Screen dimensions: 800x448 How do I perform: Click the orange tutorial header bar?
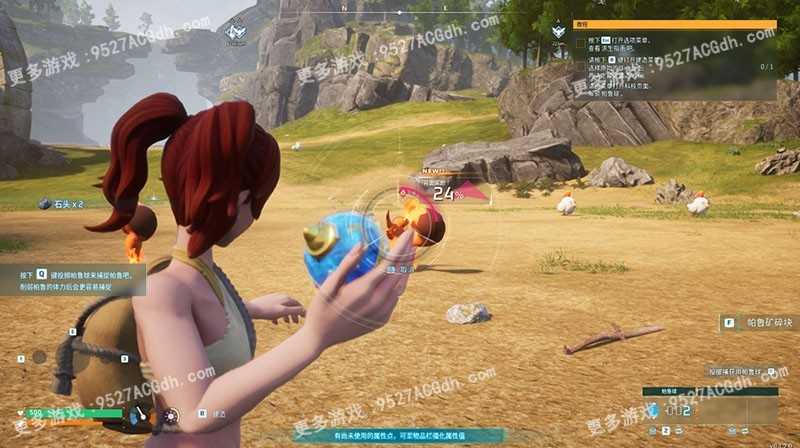click(x=674, y=24)
